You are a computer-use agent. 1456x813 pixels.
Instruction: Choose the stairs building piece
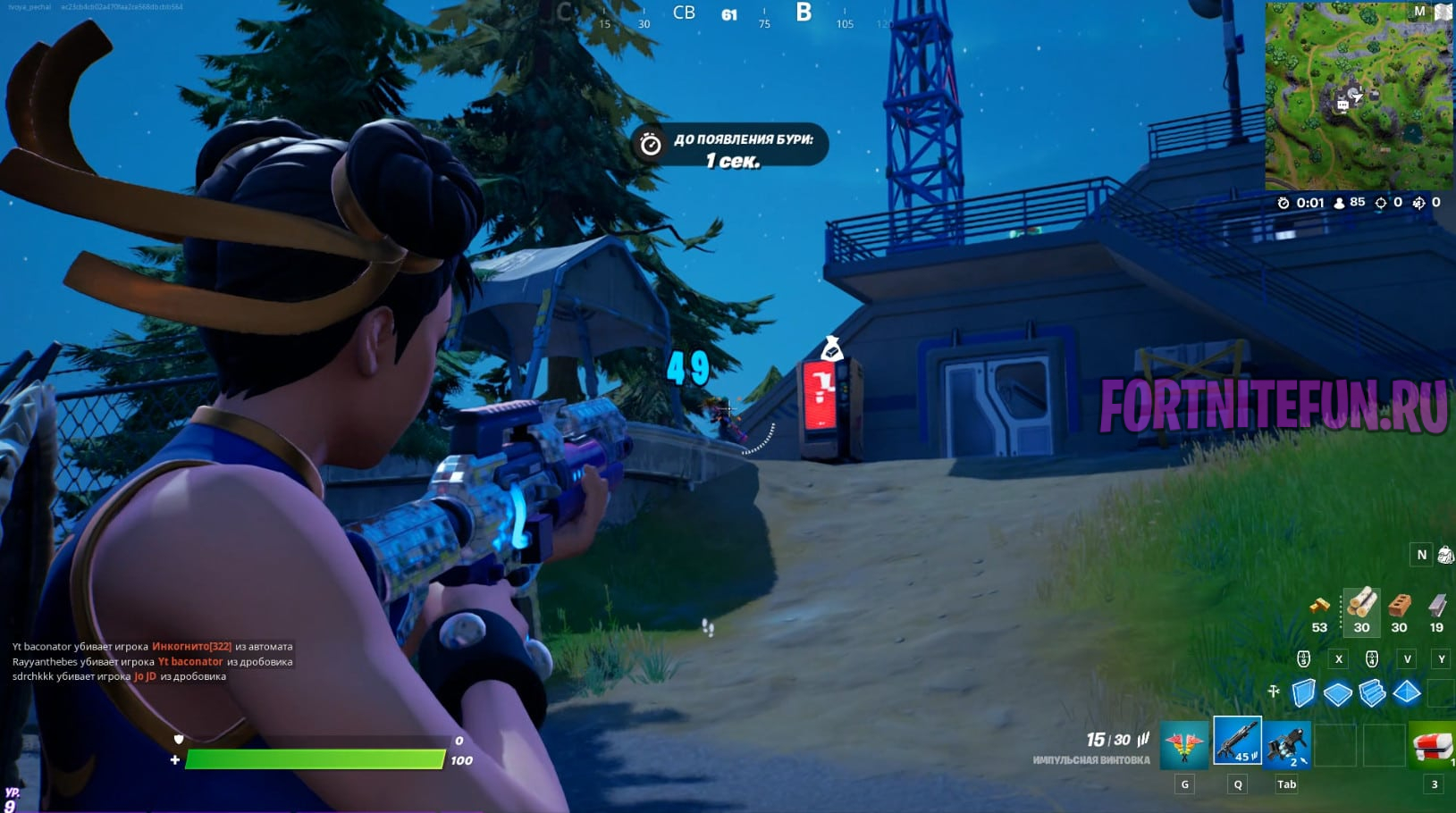(x=1372, y=692)
